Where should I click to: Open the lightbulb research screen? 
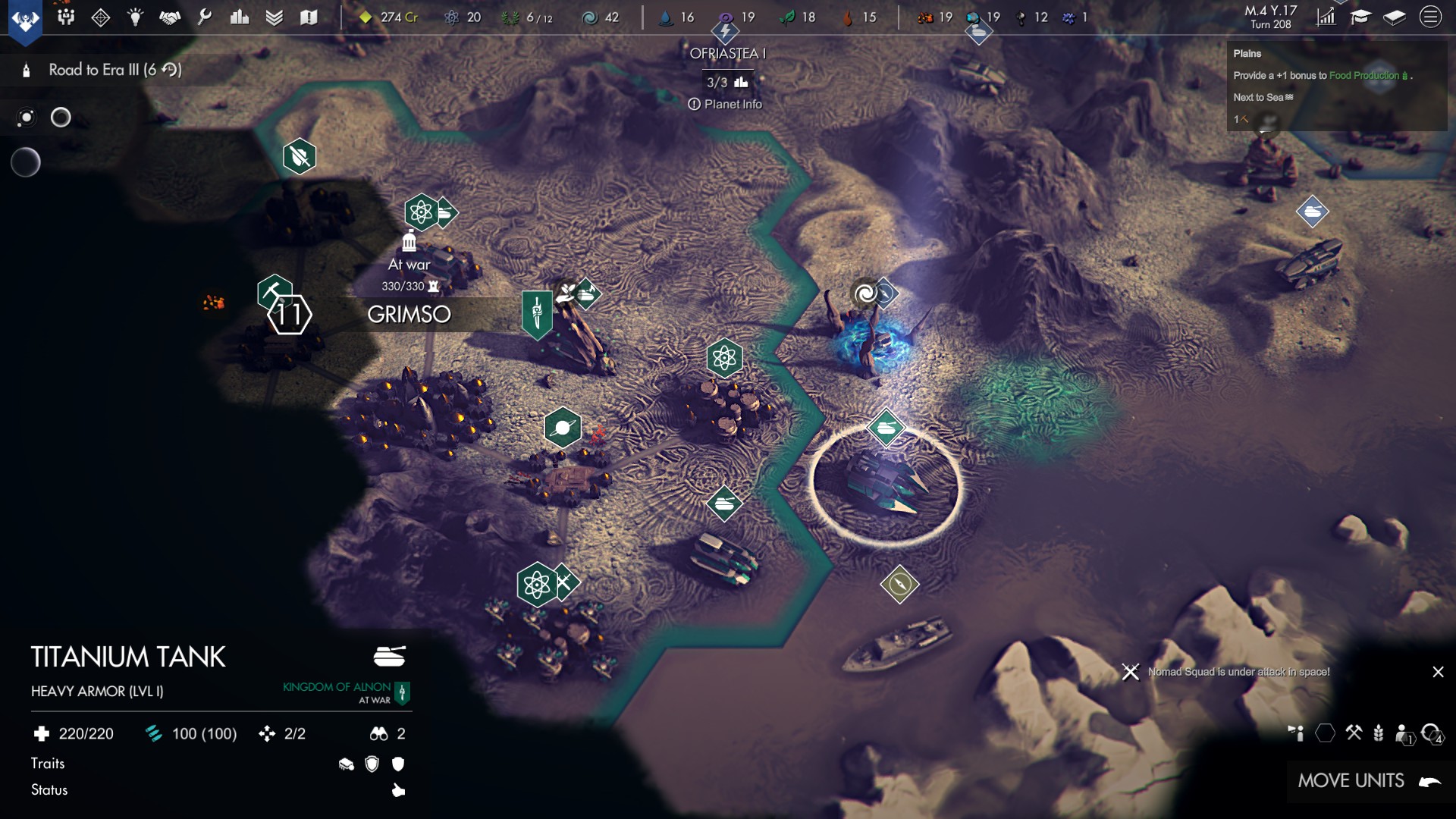click(x=135, y=17)
